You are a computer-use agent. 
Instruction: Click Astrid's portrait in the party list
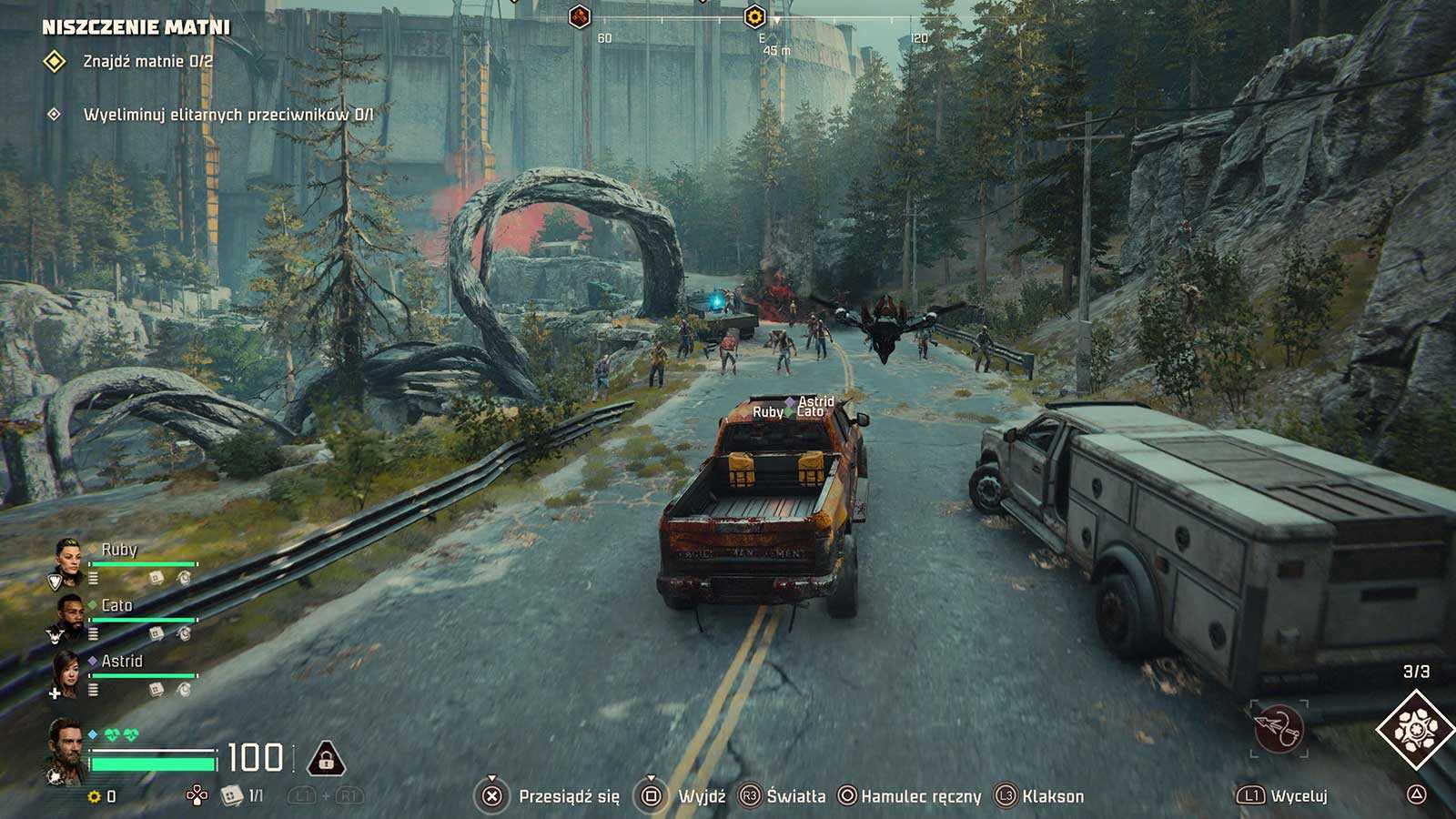(x=66, y=673)
